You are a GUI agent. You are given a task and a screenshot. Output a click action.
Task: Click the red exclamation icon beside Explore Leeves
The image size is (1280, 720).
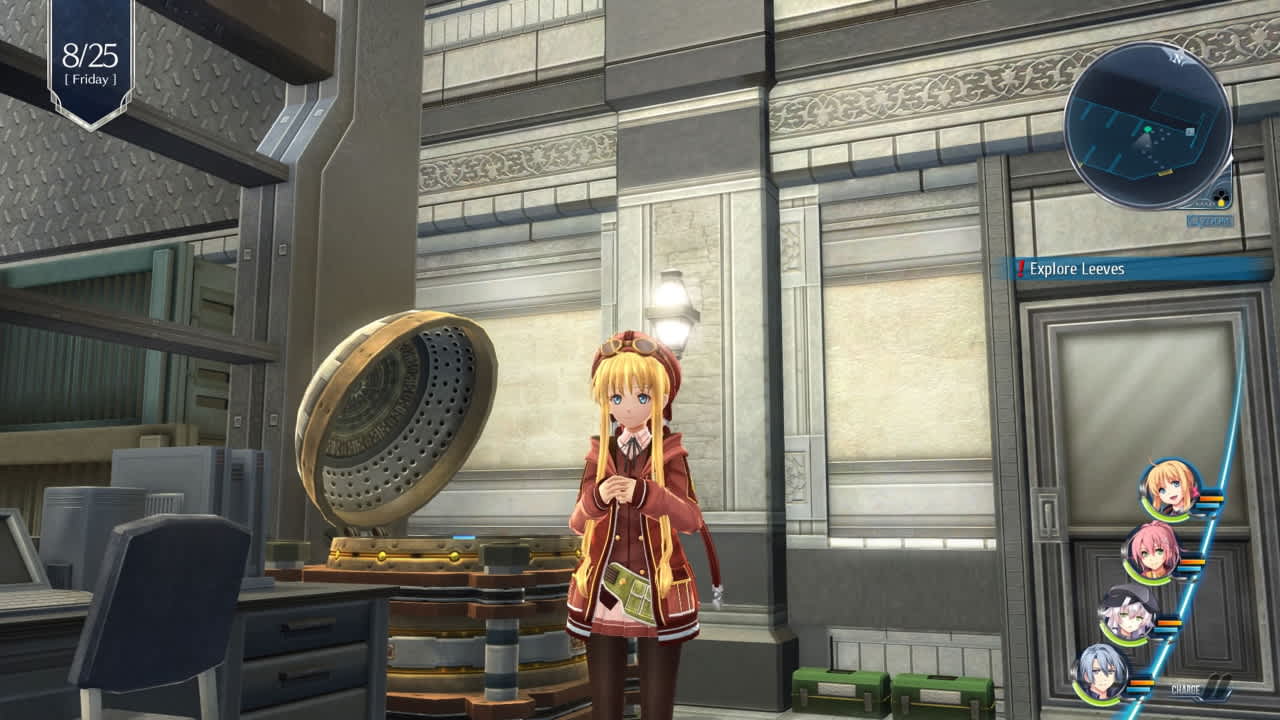pos(1018,268)
